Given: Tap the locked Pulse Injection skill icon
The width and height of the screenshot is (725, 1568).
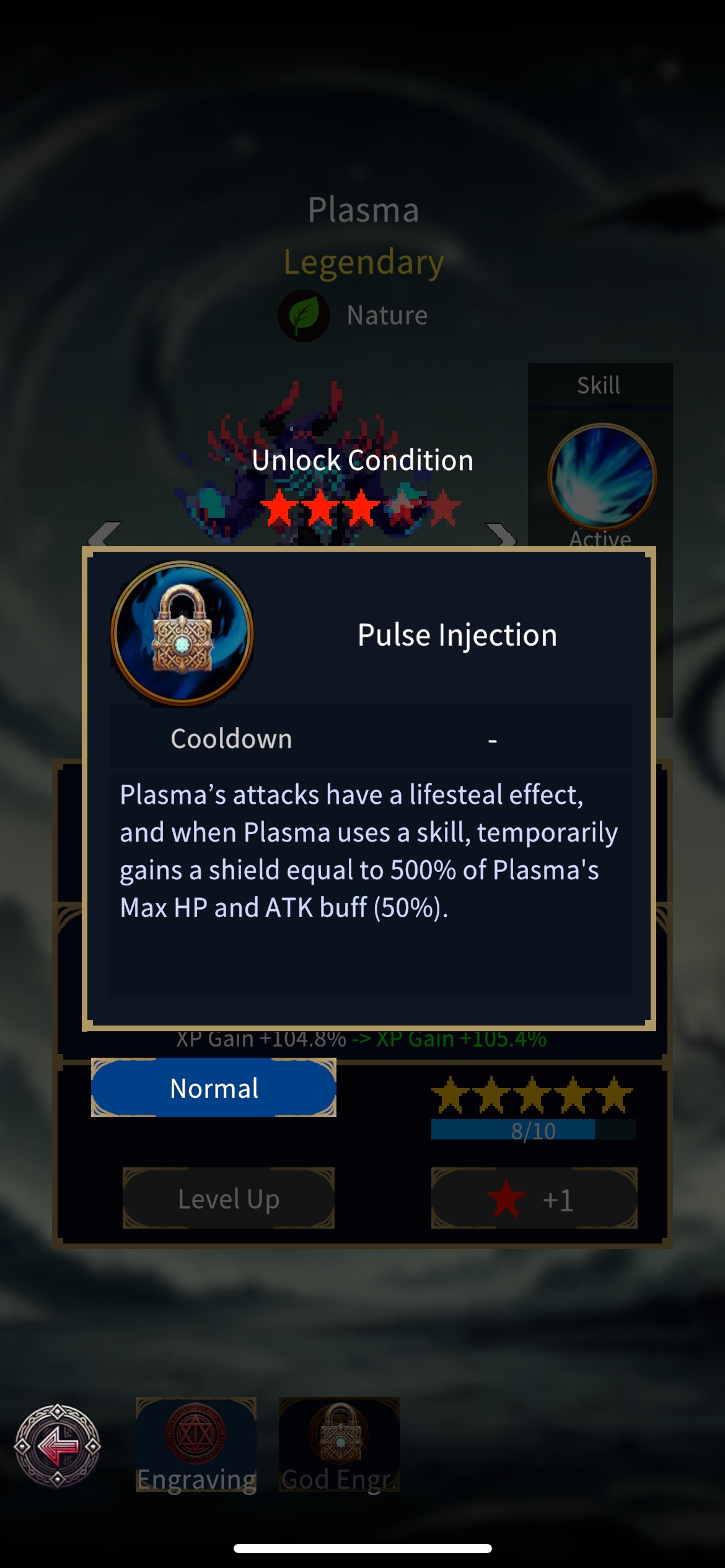Looking at the screenshot, I should point(182,634).
